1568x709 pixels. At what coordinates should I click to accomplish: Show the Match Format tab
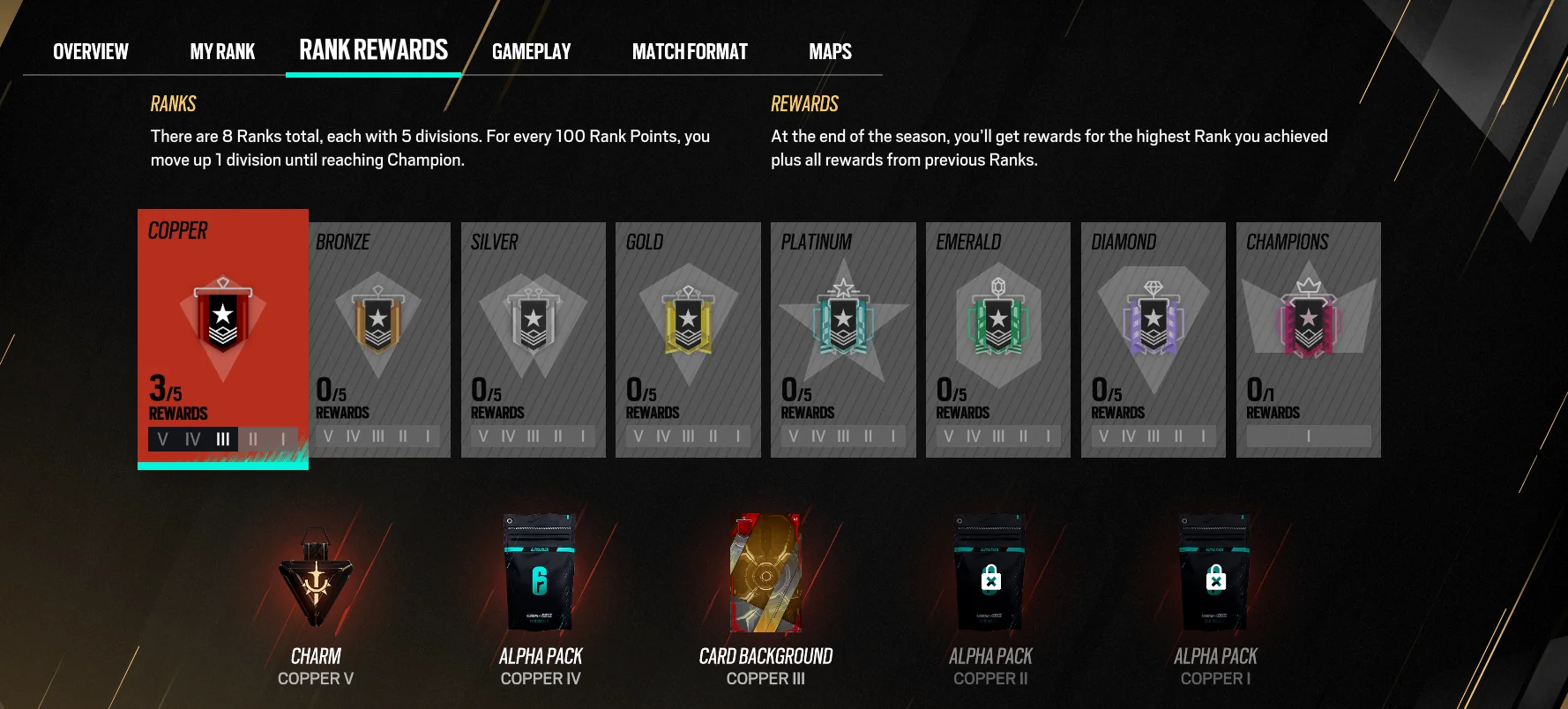tap(690, 52)
